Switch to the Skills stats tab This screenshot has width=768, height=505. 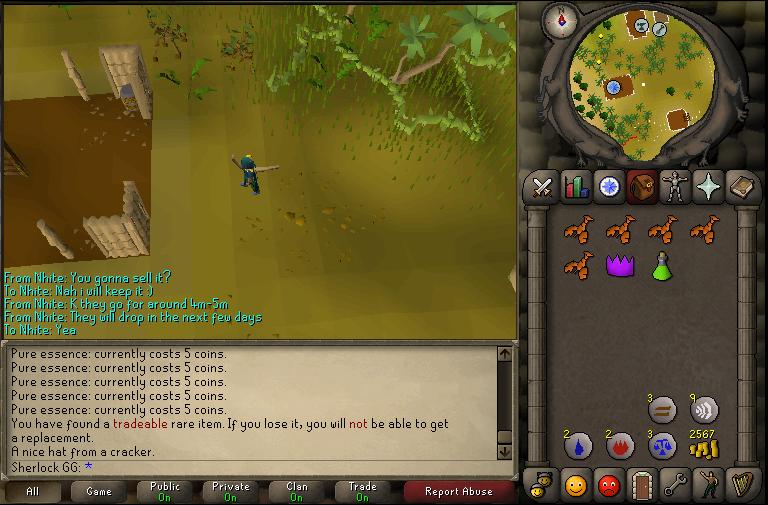coord(576,187)
